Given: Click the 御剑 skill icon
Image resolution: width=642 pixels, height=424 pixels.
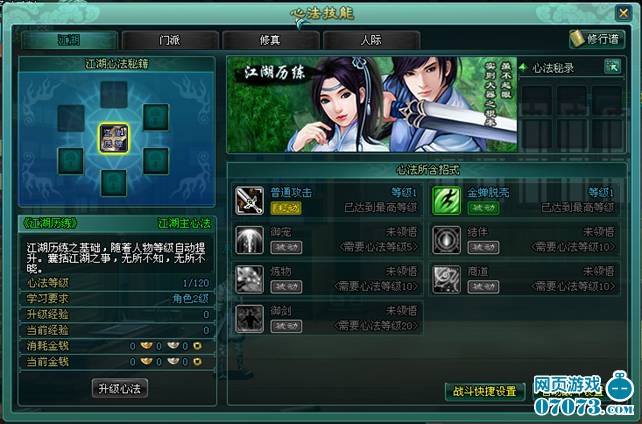Looking at the screenshot, I should coord(249,319).
